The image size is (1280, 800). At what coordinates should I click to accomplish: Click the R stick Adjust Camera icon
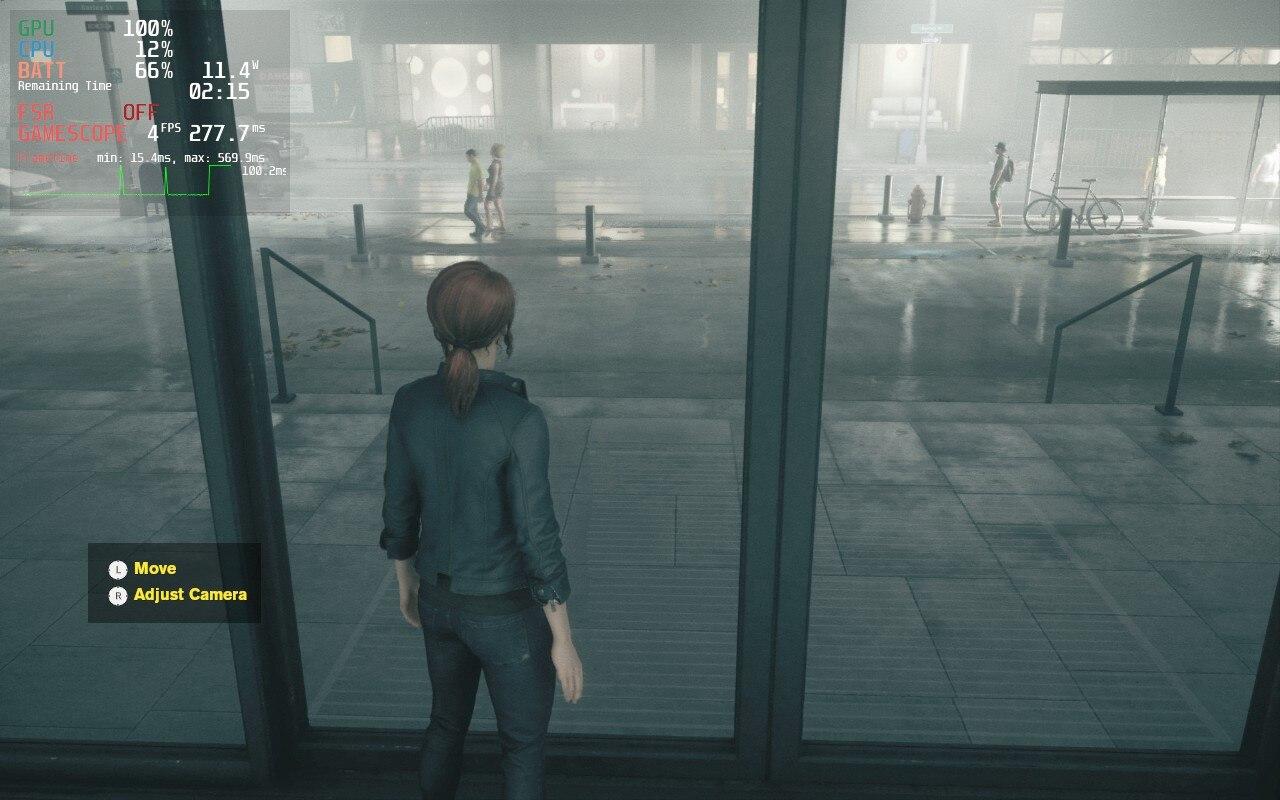(x=117, y=593)
